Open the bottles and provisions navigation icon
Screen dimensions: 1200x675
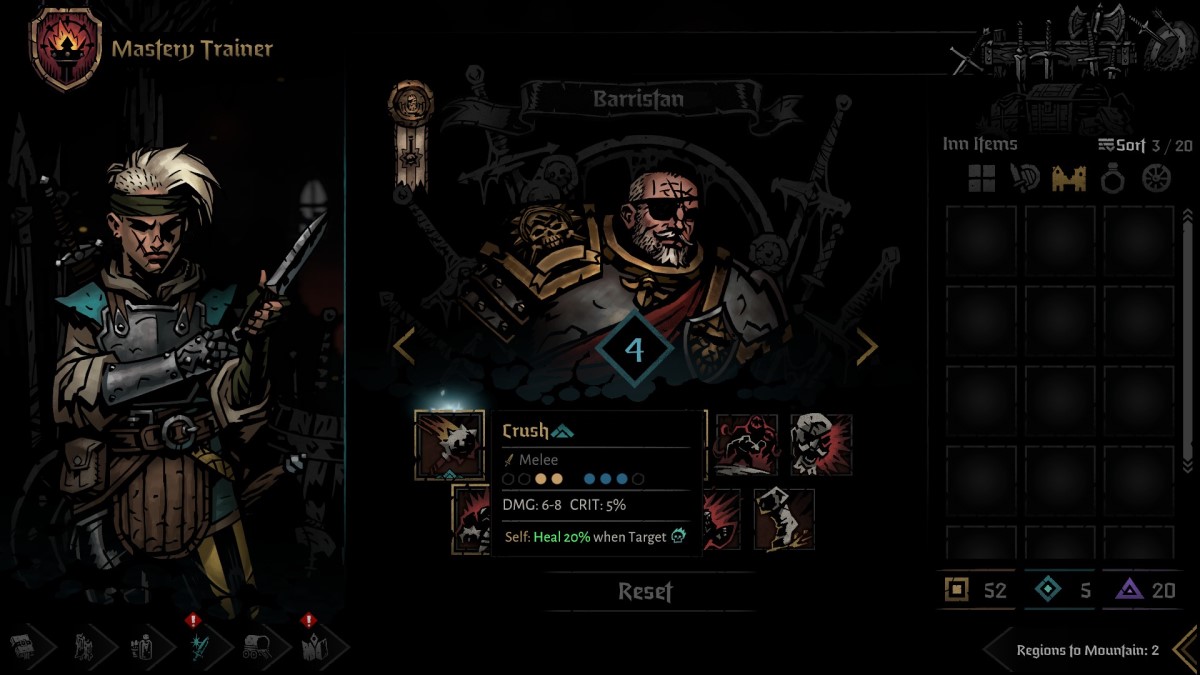(x=141, y=648)
